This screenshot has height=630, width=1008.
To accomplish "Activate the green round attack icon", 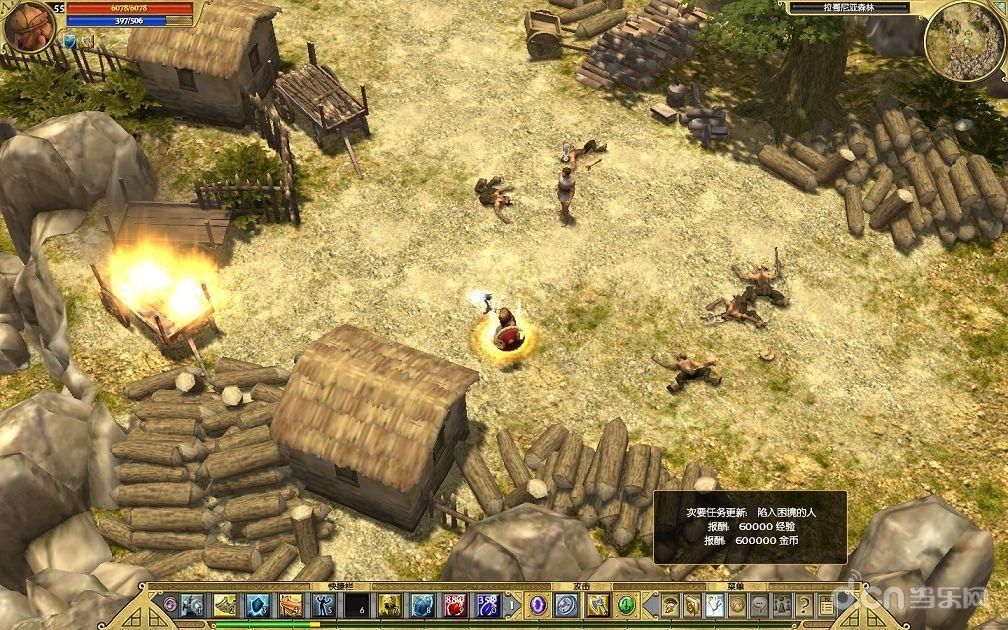I will (x=627, y=605).
